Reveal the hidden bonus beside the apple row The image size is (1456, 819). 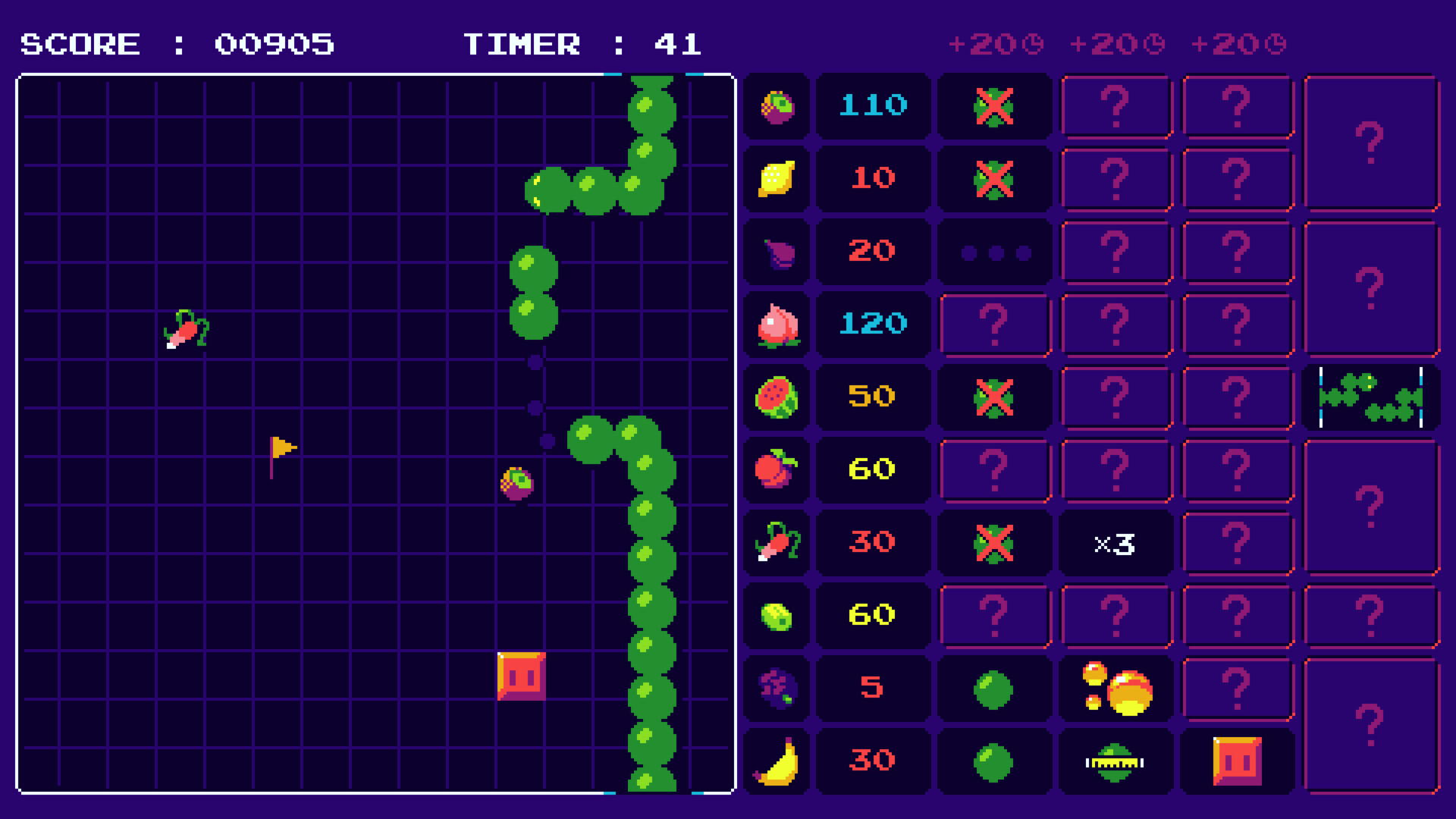click(x=994, y=469)
